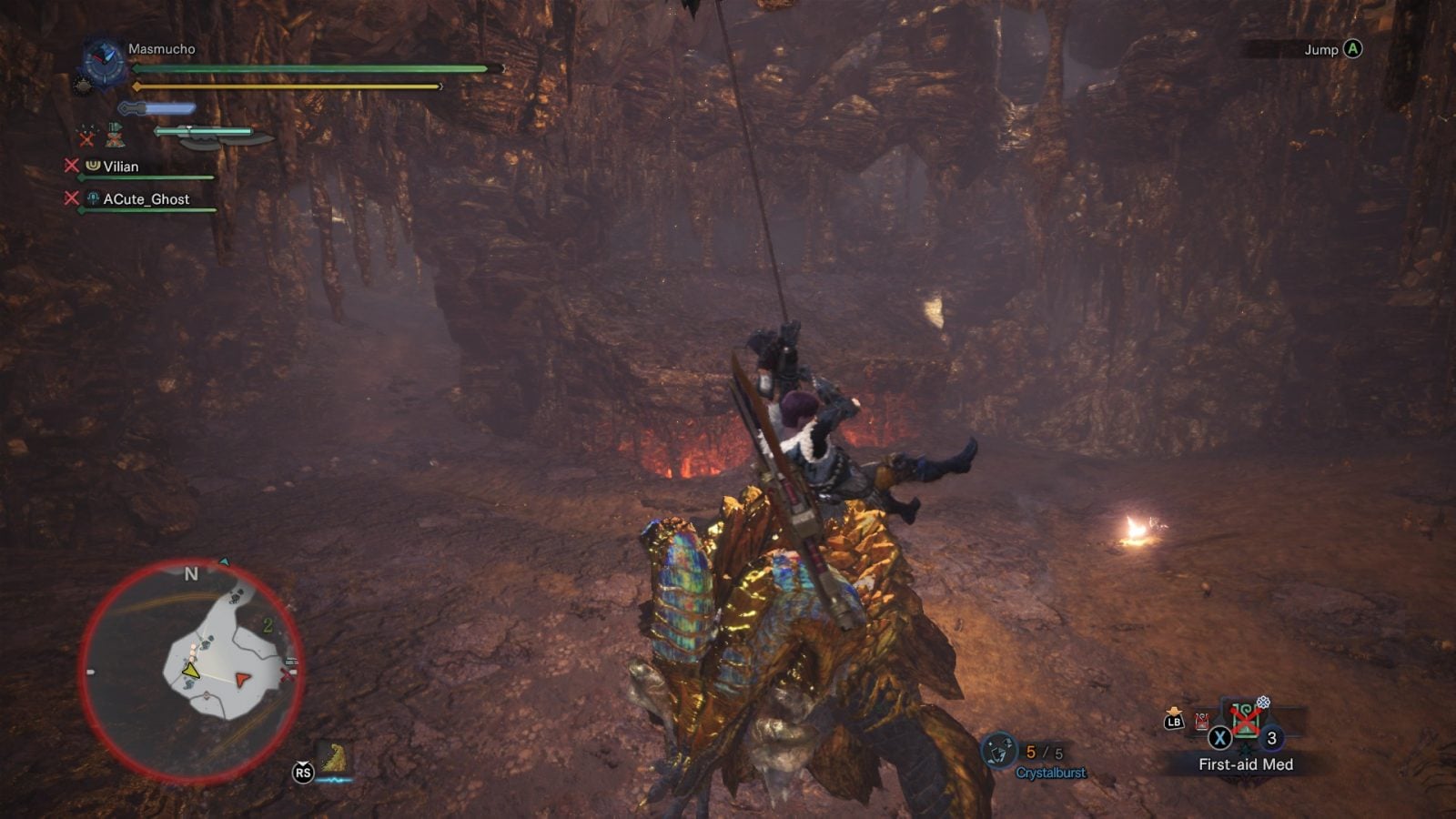Select the slinger ammo icon below the compass
The image size is (1456, 819).
click(x=84, y=86)
